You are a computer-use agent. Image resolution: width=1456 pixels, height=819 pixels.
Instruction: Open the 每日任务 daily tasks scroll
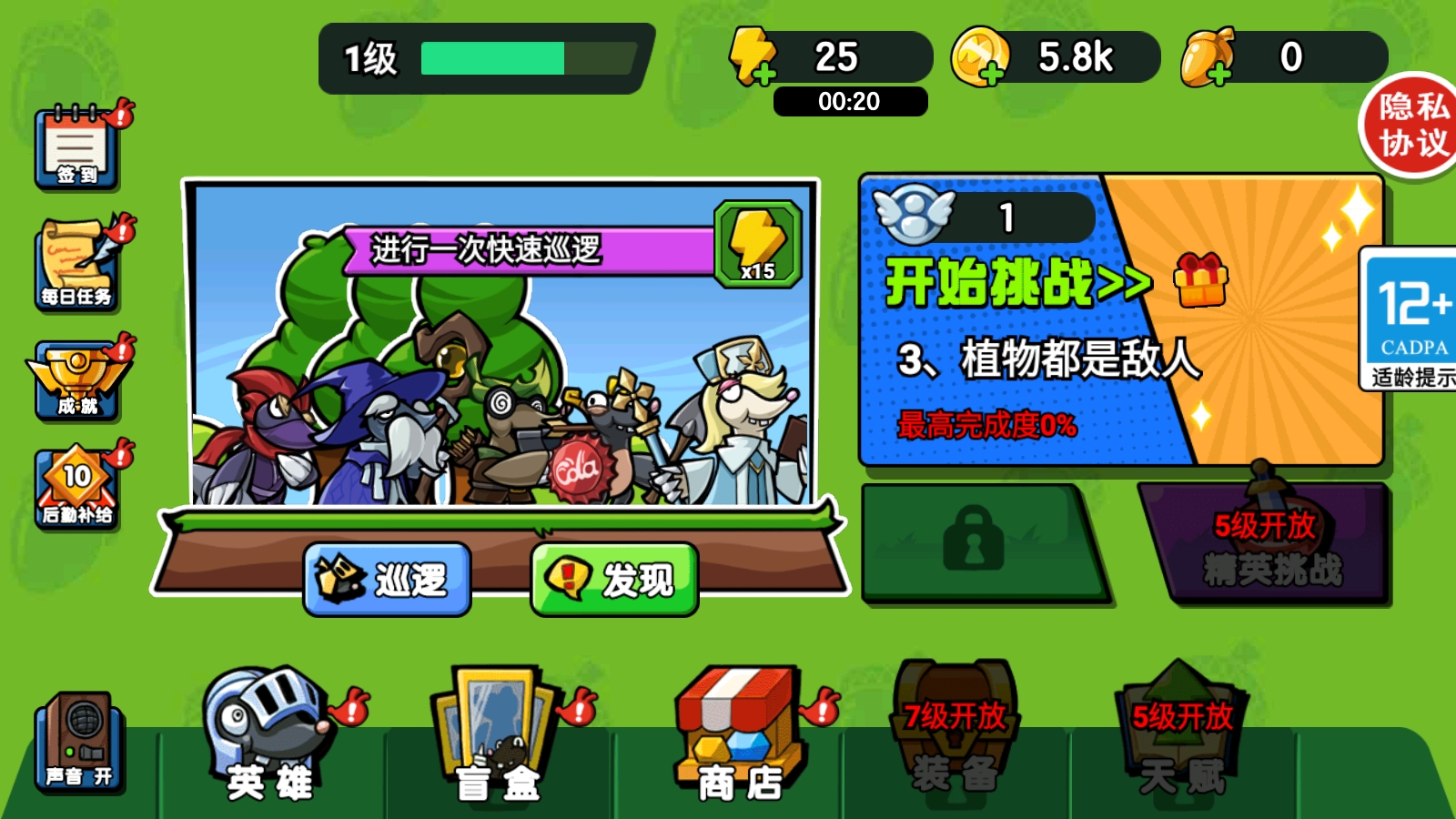click(77, 264)
